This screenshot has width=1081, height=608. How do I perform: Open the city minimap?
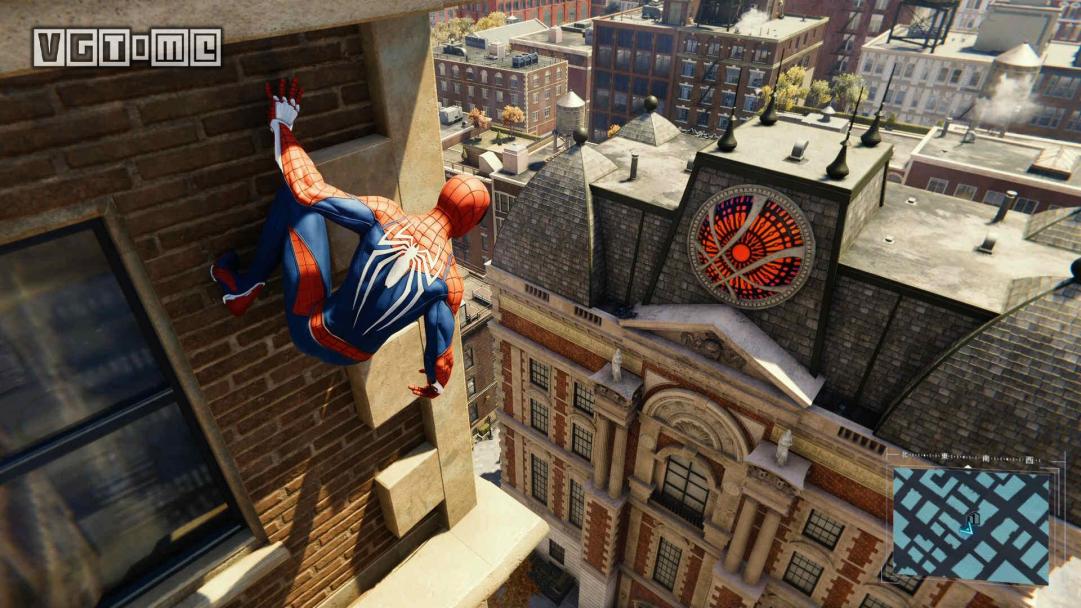(970, 525)
